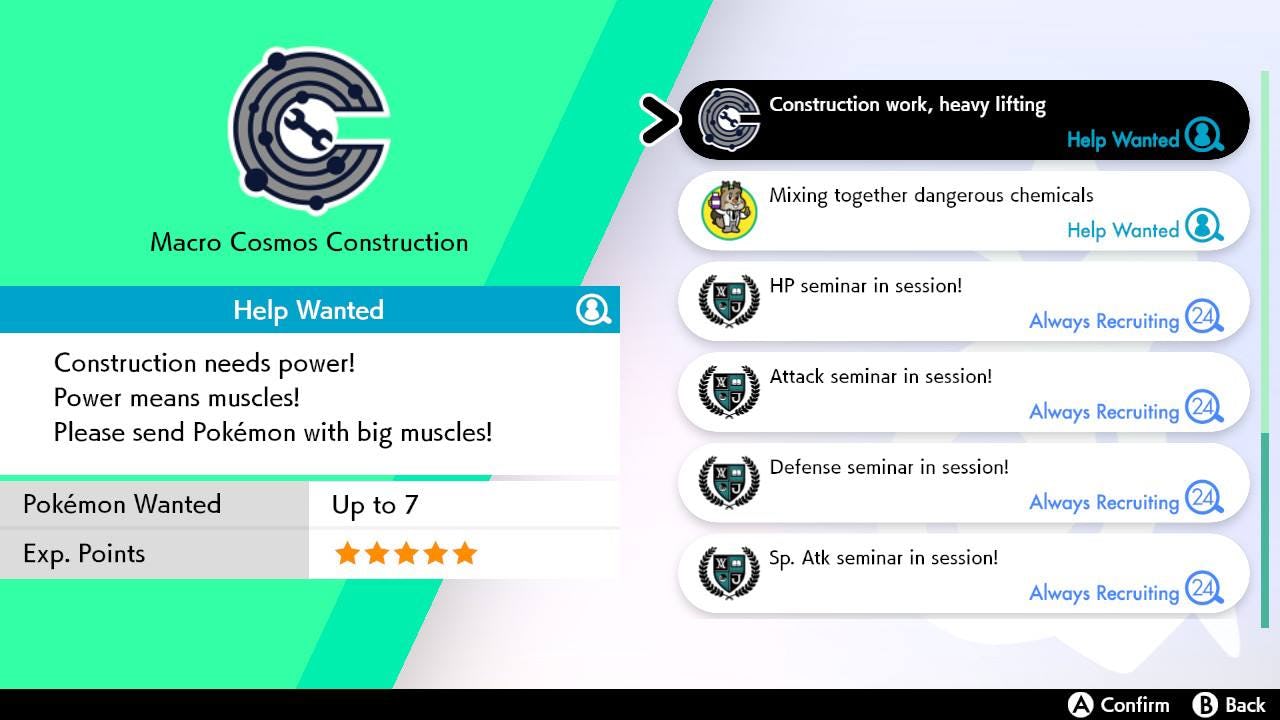Click the five-star Exp. Points rating
The image size is (1280, 720).
pyautogui.click(x=405, y=553)
